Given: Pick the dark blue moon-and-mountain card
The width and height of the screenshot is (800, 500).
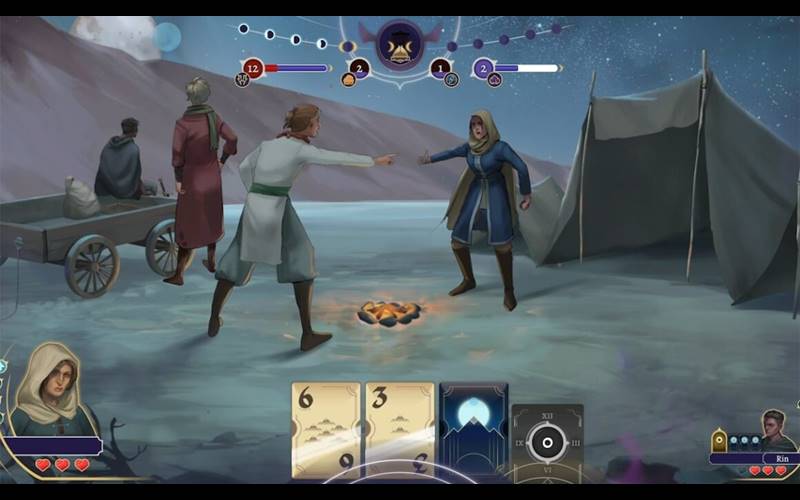Looking at the screenshot, I should (474, 430).
